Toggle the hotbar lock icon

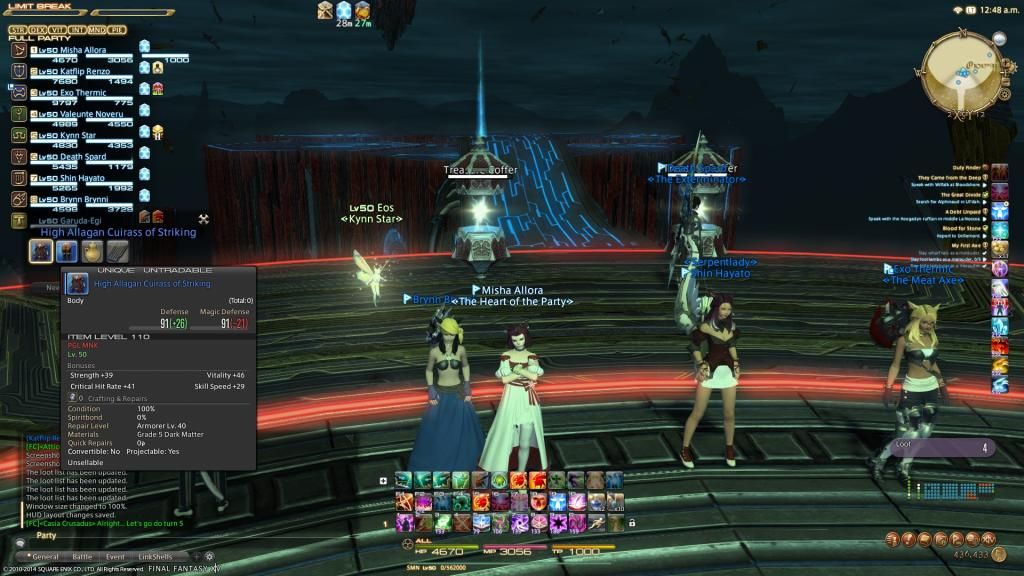tap(631, 522)
